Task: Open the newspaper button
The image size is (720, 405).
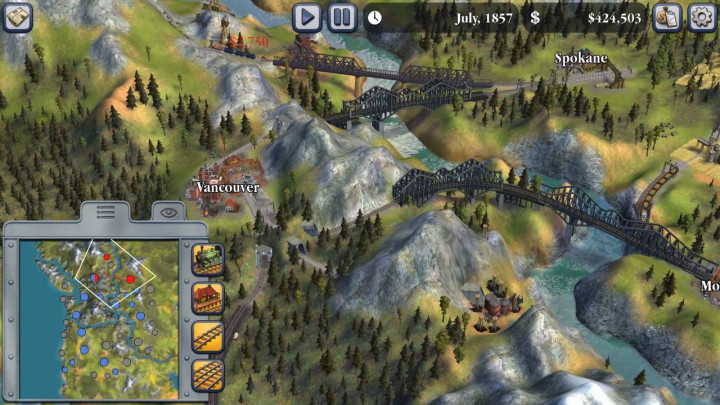Action: pos(18,16)
